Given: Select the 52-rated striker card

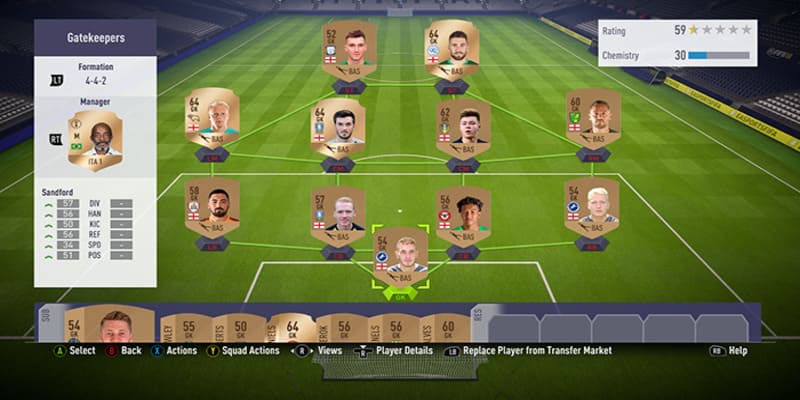Looking at the screenshot, I should tap(349, 49).
